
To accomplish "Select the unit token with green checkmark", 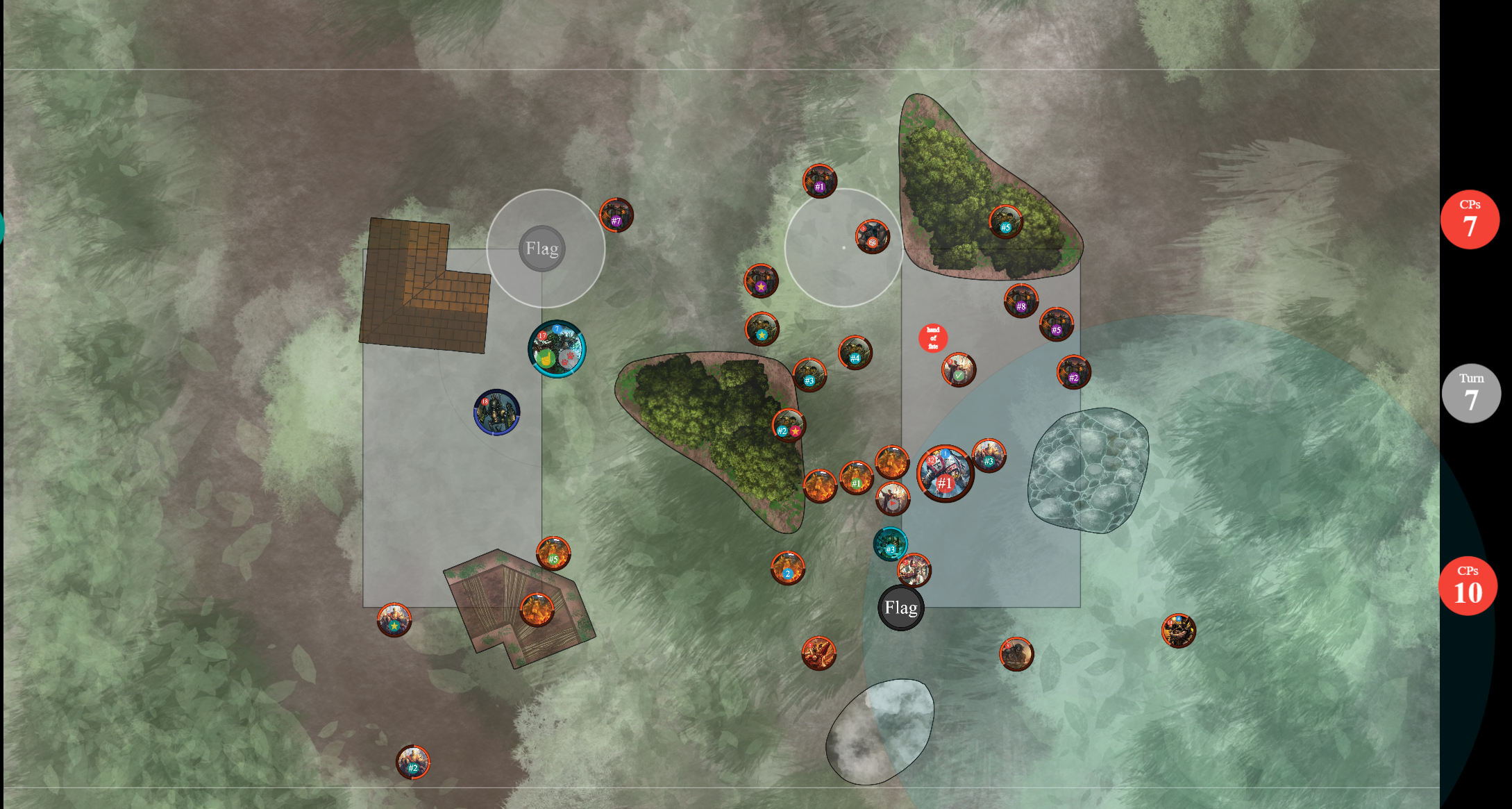I will 959,369.
